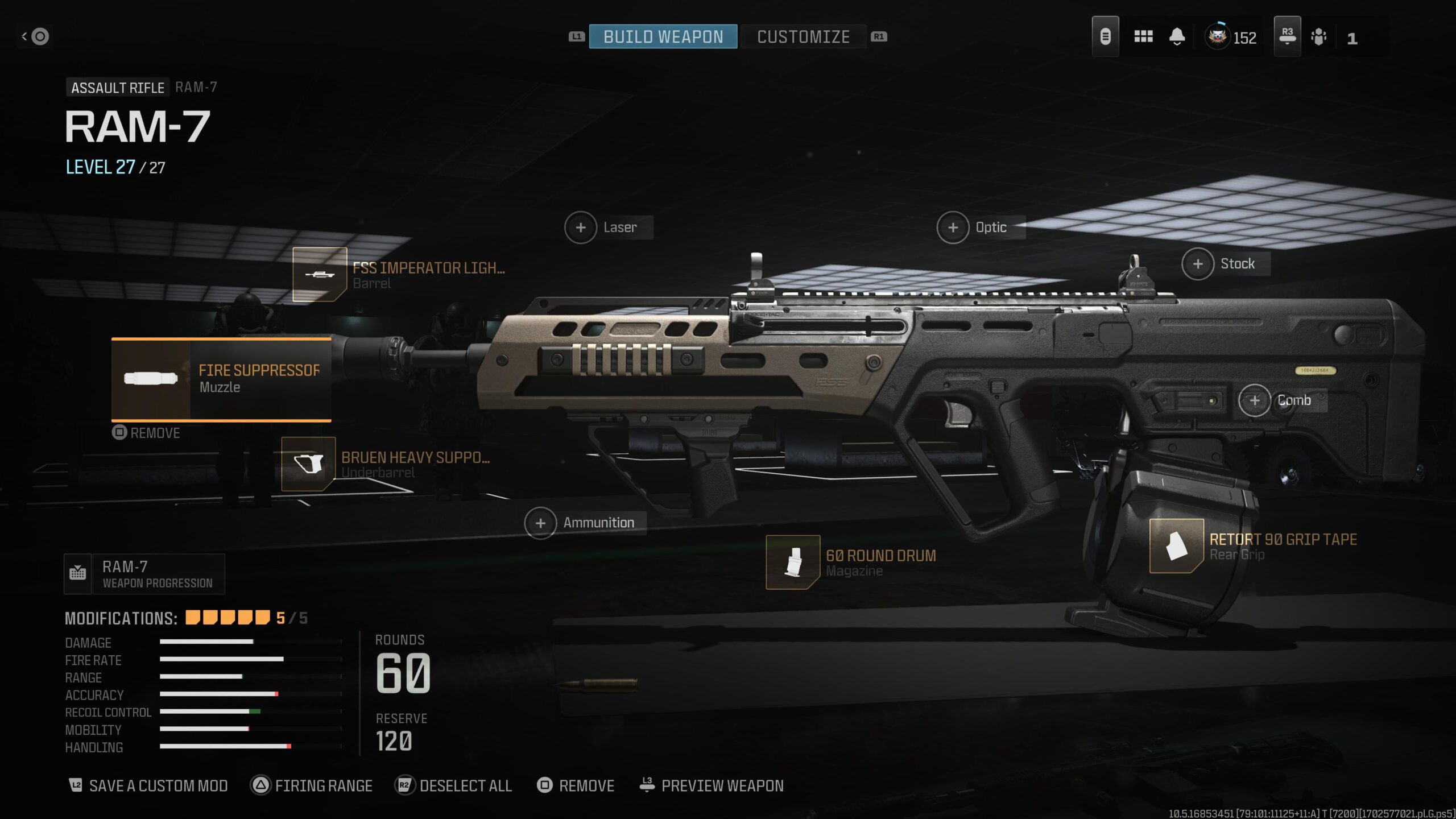Open the notifications bell

click(1177, 37)
